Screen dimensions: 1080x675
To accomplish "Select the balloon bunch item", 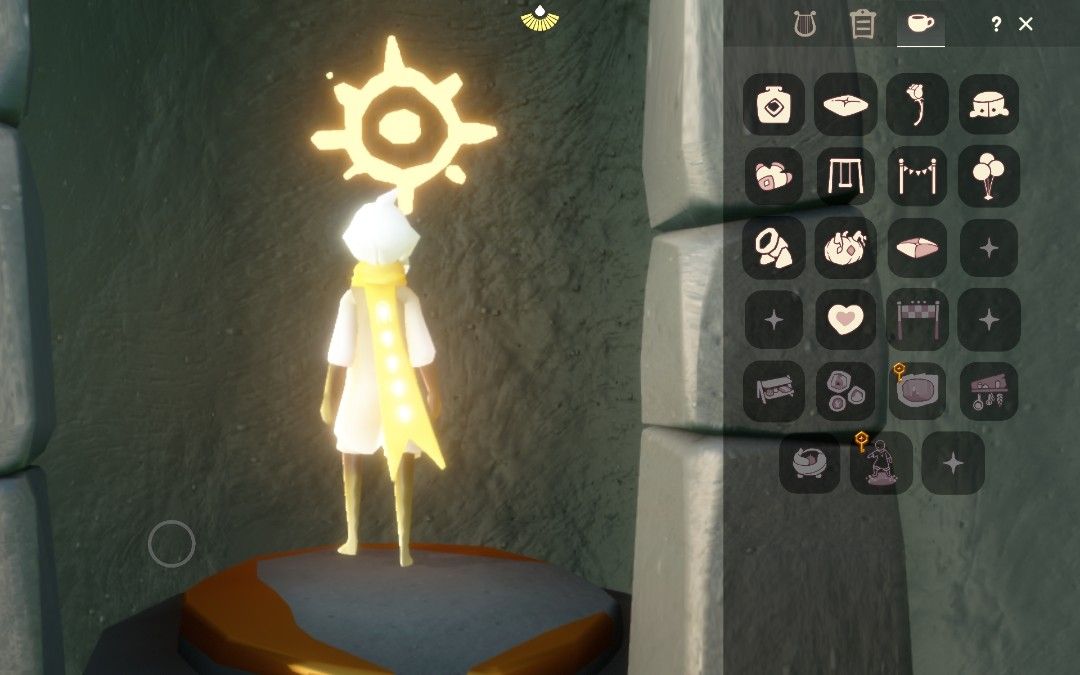I will [989, 176].
